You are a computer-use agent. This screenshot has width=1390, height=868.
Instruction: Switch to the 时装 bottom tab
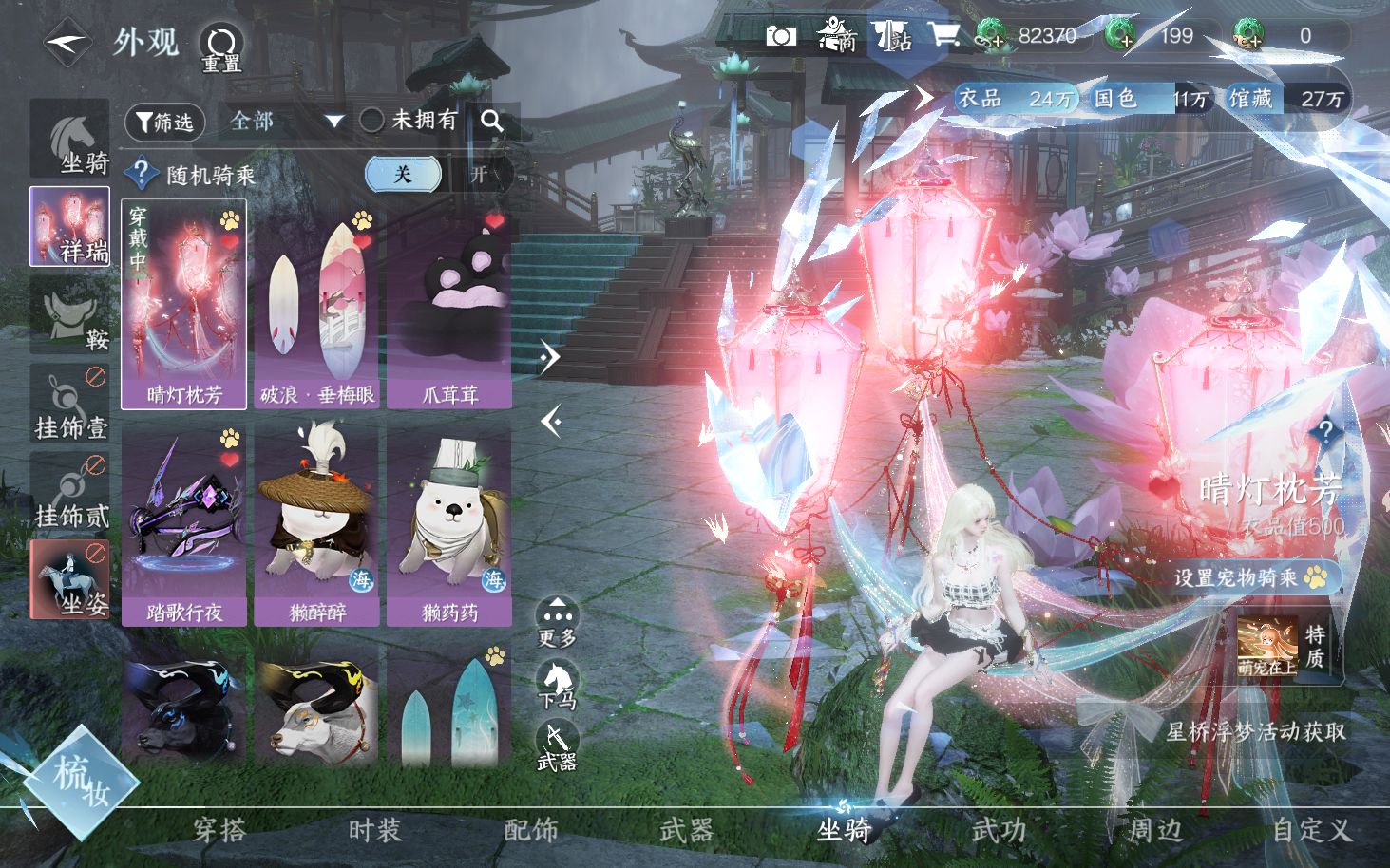pyautogui.click(x=375, y=831)
